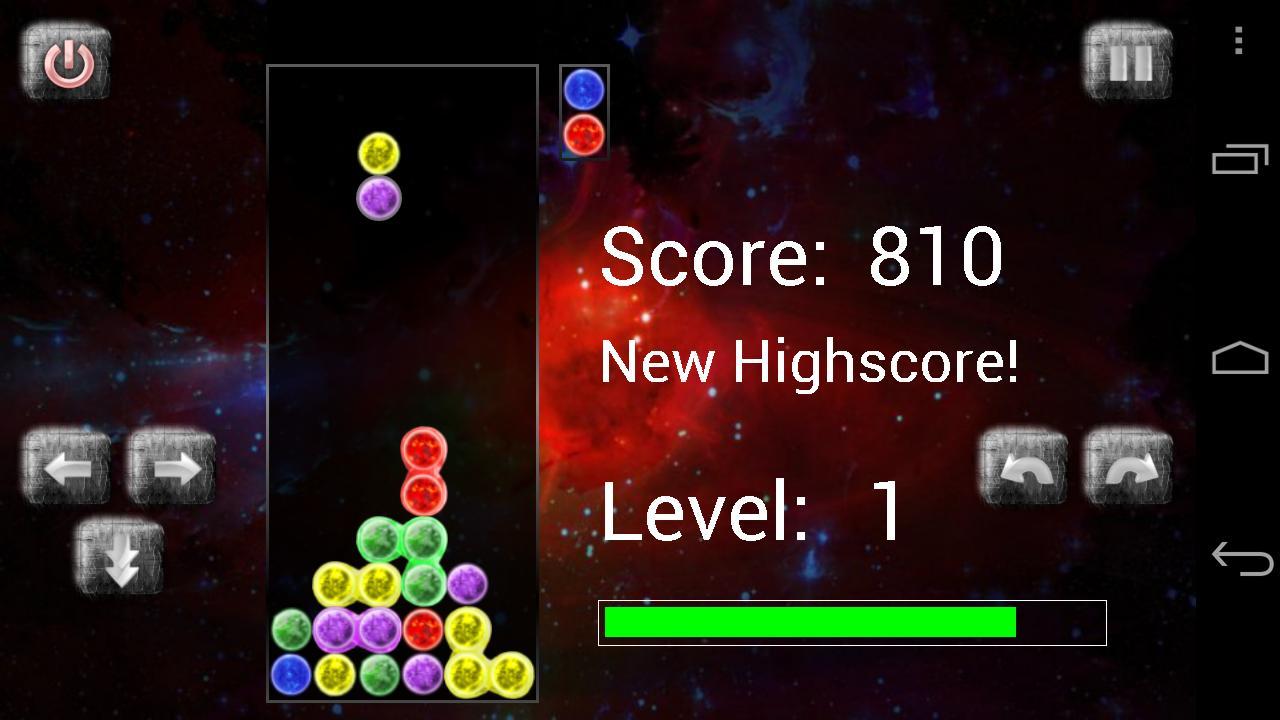
Task: Rotate the piece counterclockwise
Action: (1022, 464)
